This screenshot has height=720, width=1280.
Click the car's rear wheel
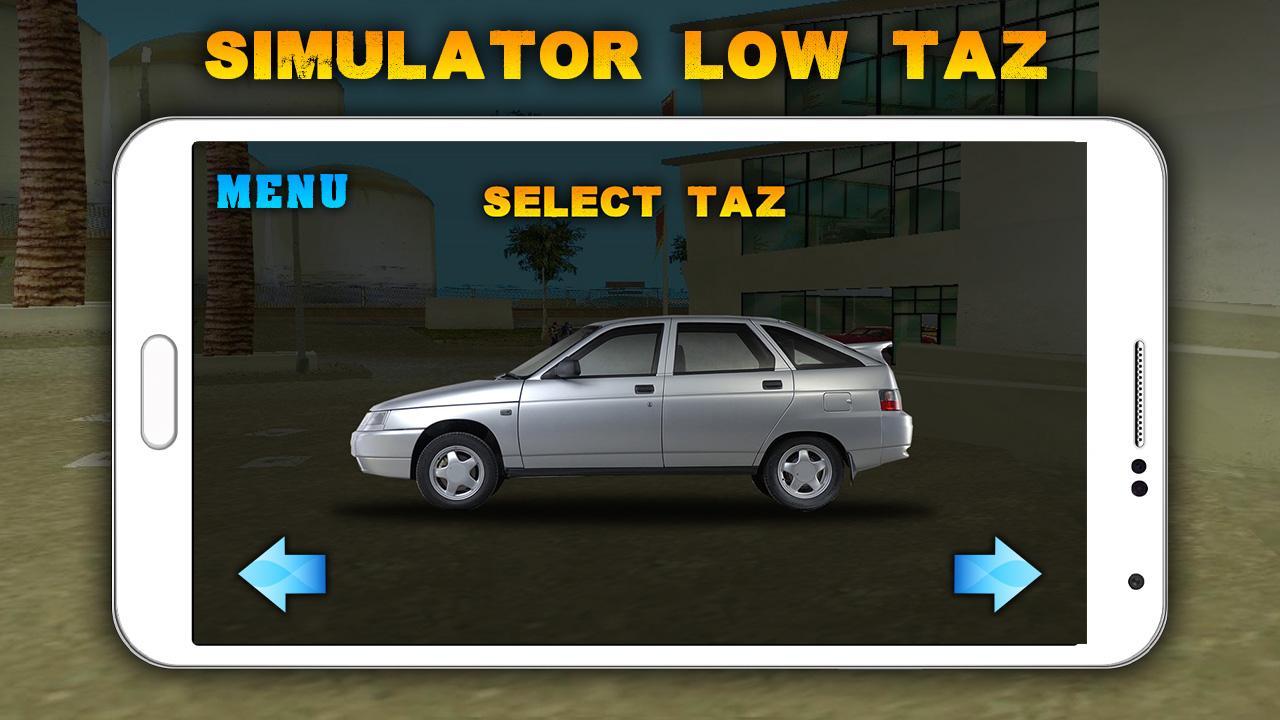805,471
